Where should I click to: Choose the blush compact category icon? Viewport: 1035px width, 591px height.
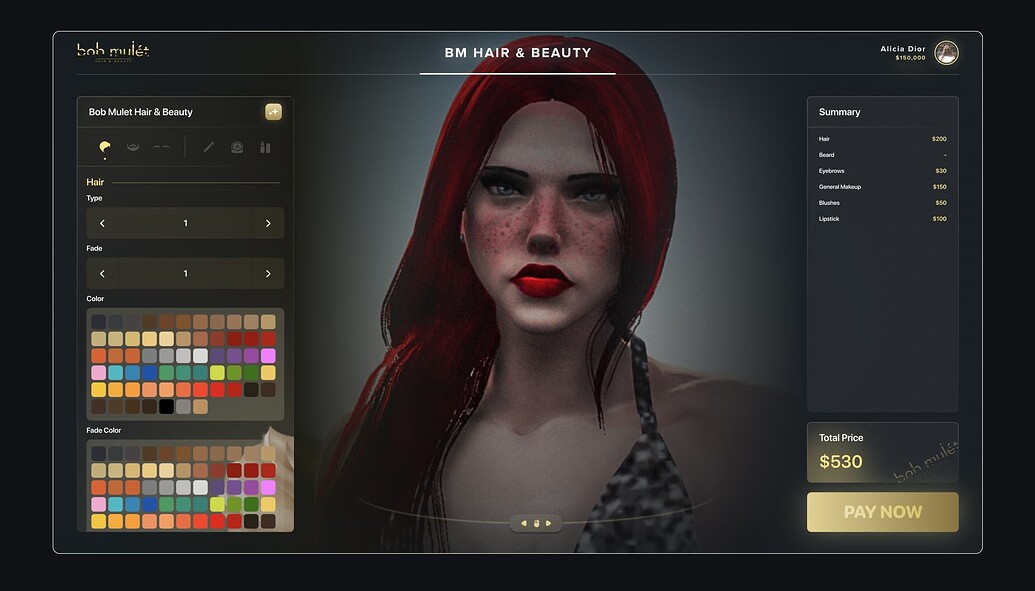237,147
